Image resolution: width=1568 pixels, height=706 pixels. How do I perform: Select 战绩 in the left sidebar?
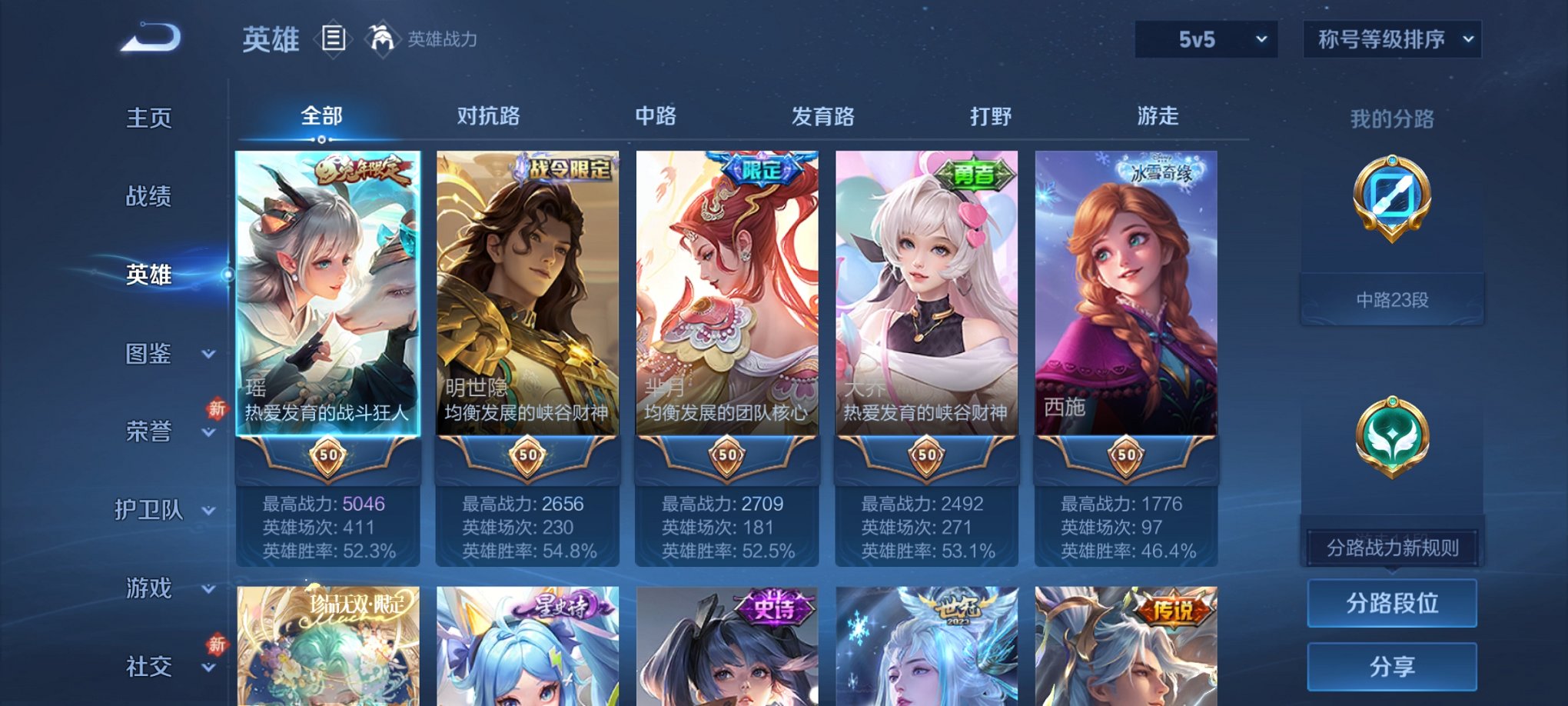coord(148,197)
